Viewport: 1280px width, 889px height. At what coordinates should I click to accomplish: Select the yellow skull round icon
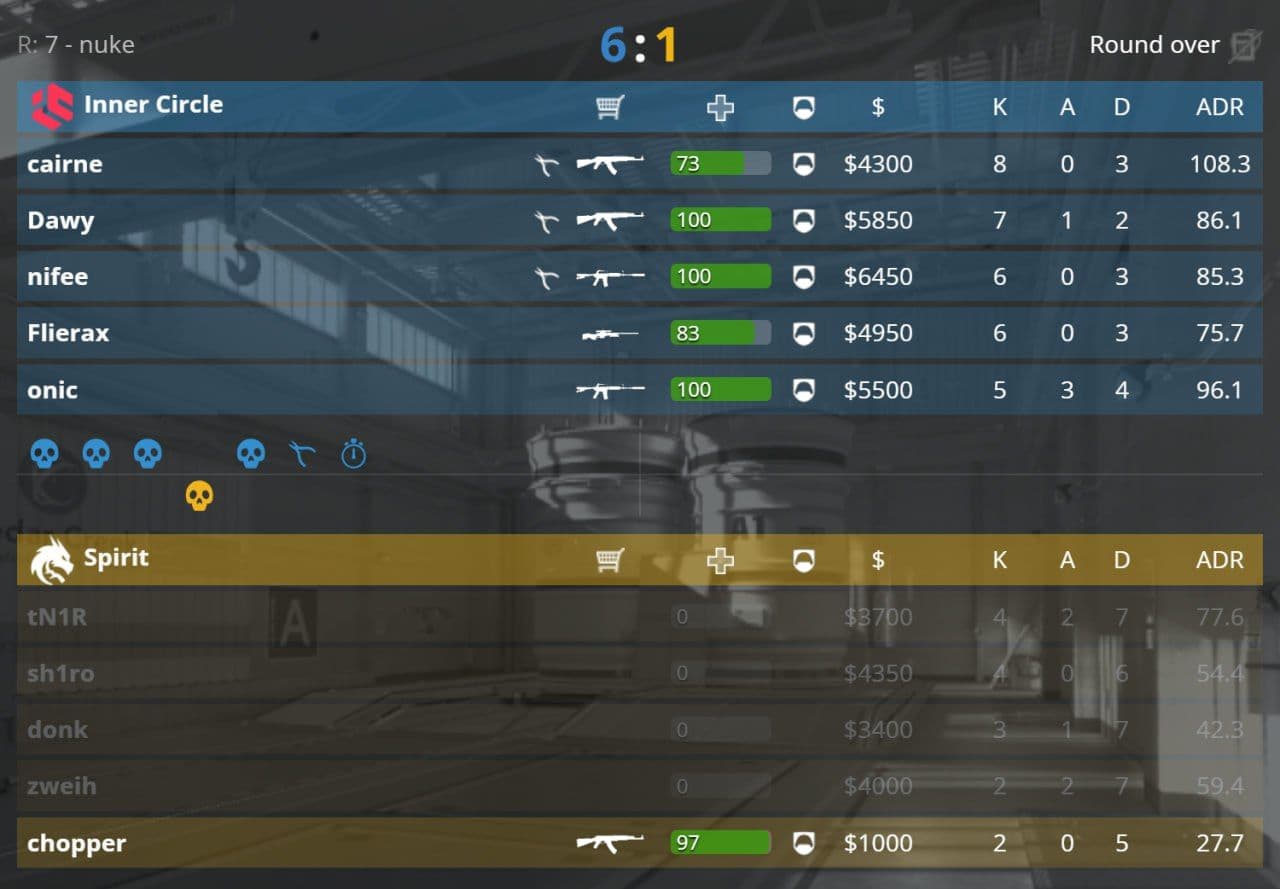click(x=199, y=495)
